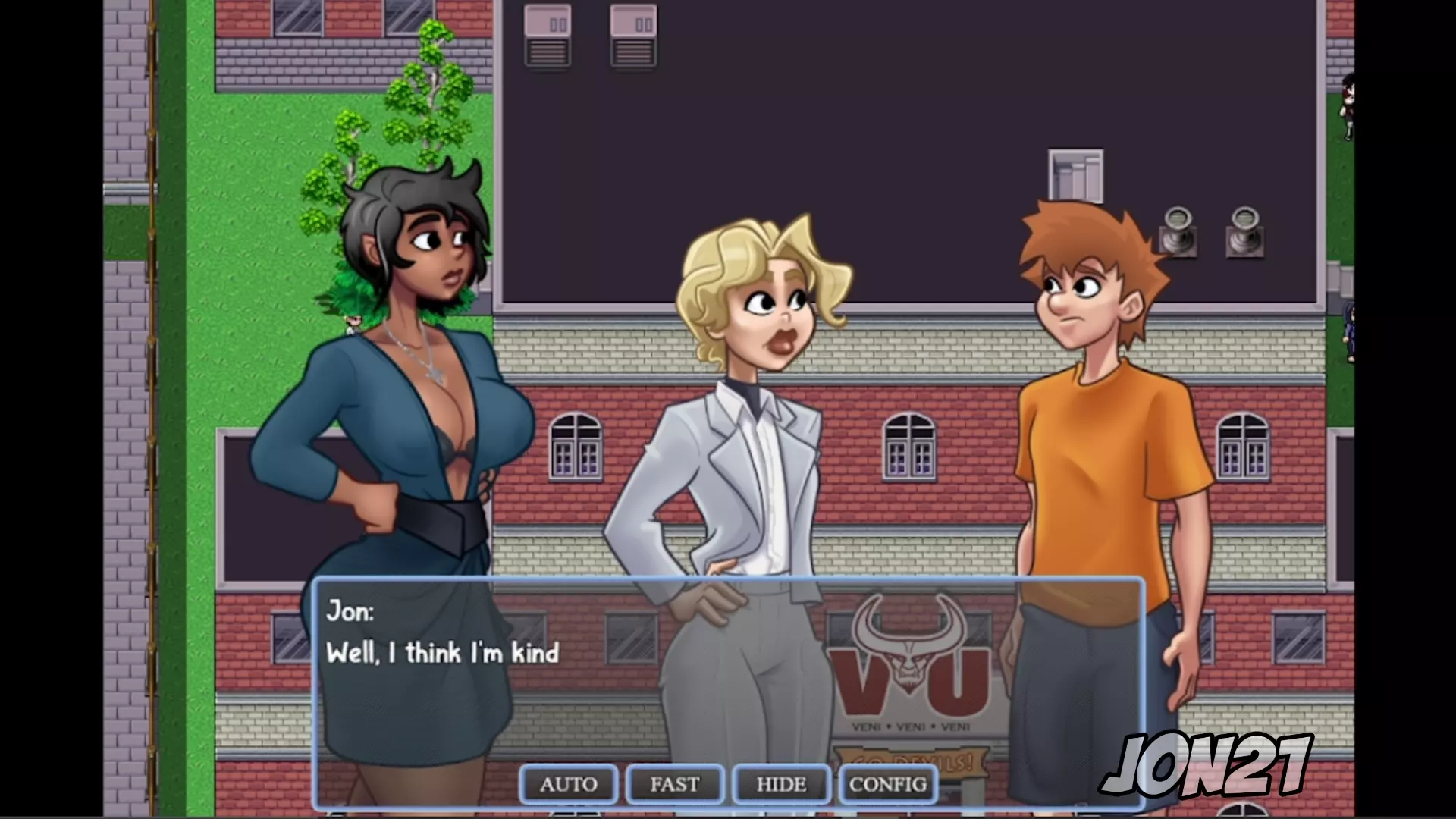Open the CONFIG settings
Viewport: 1456px width, 819px height.
click(887, 784)
